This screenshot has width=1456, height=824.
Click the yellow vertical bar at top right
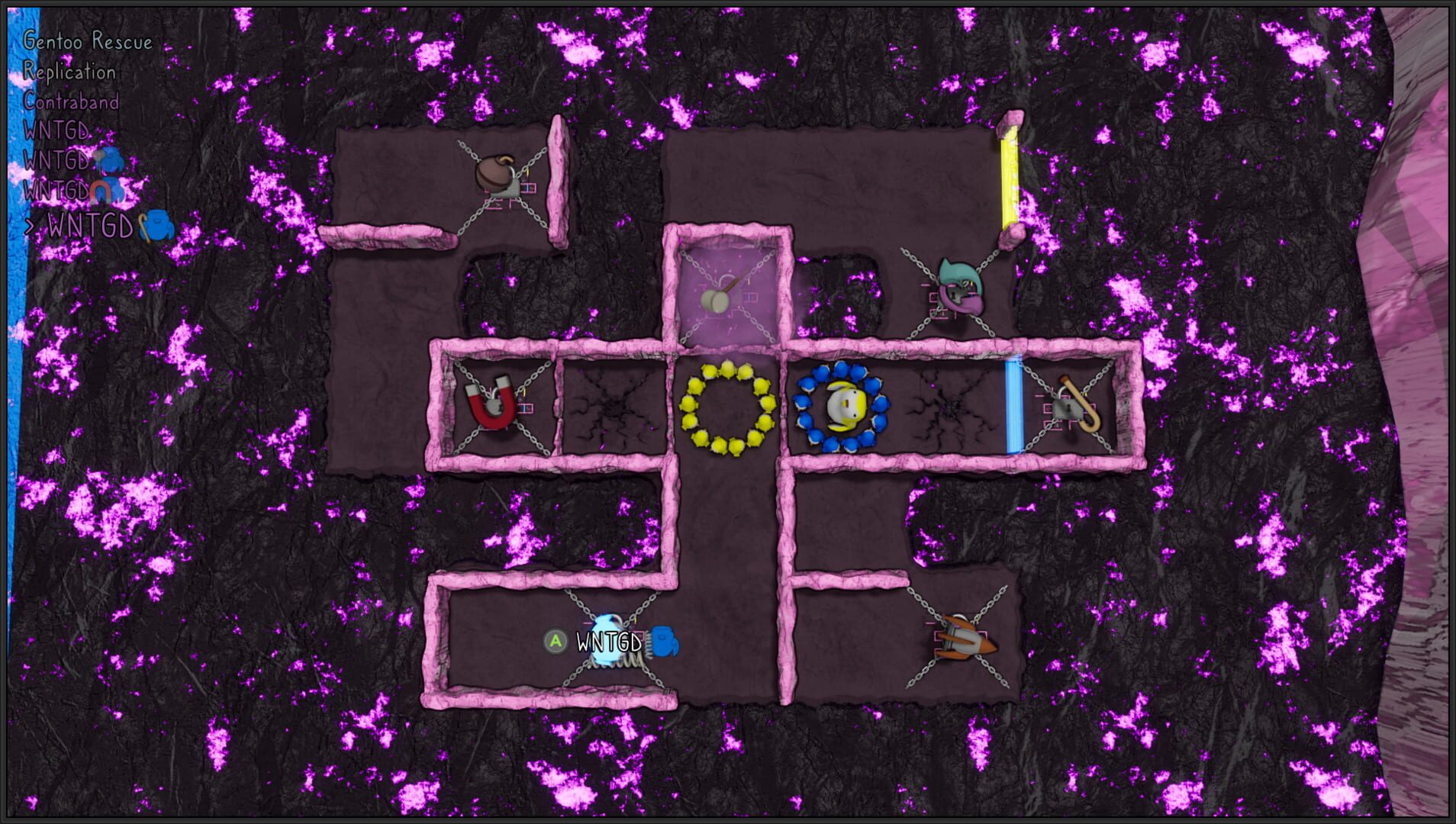1011,175
